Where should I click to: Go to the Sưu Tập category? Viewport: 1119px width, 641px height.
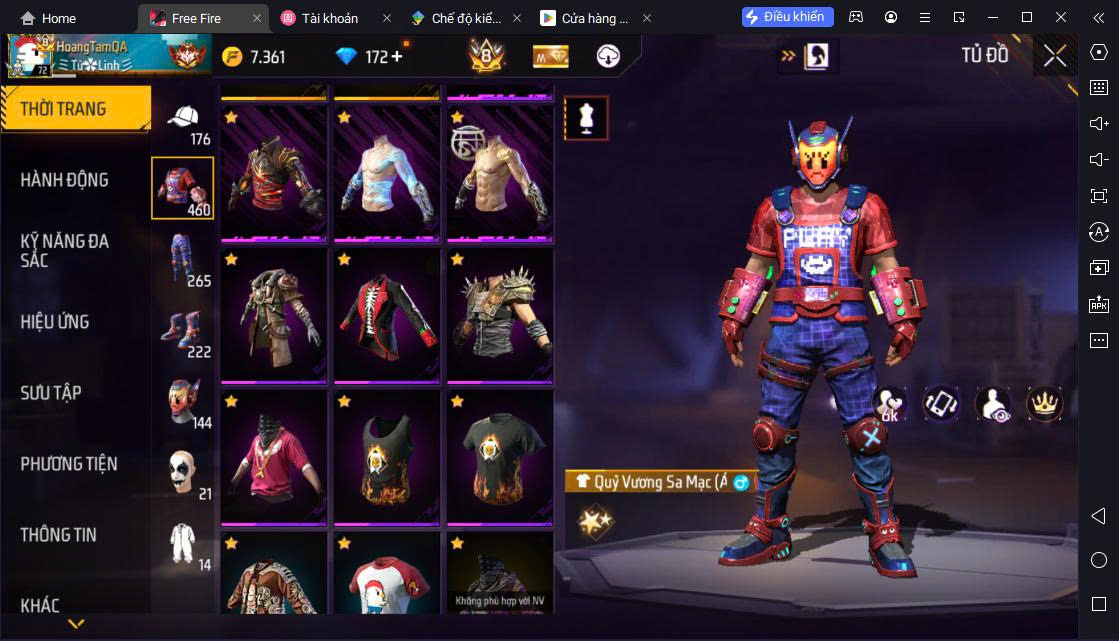click(x=51, y=393)
